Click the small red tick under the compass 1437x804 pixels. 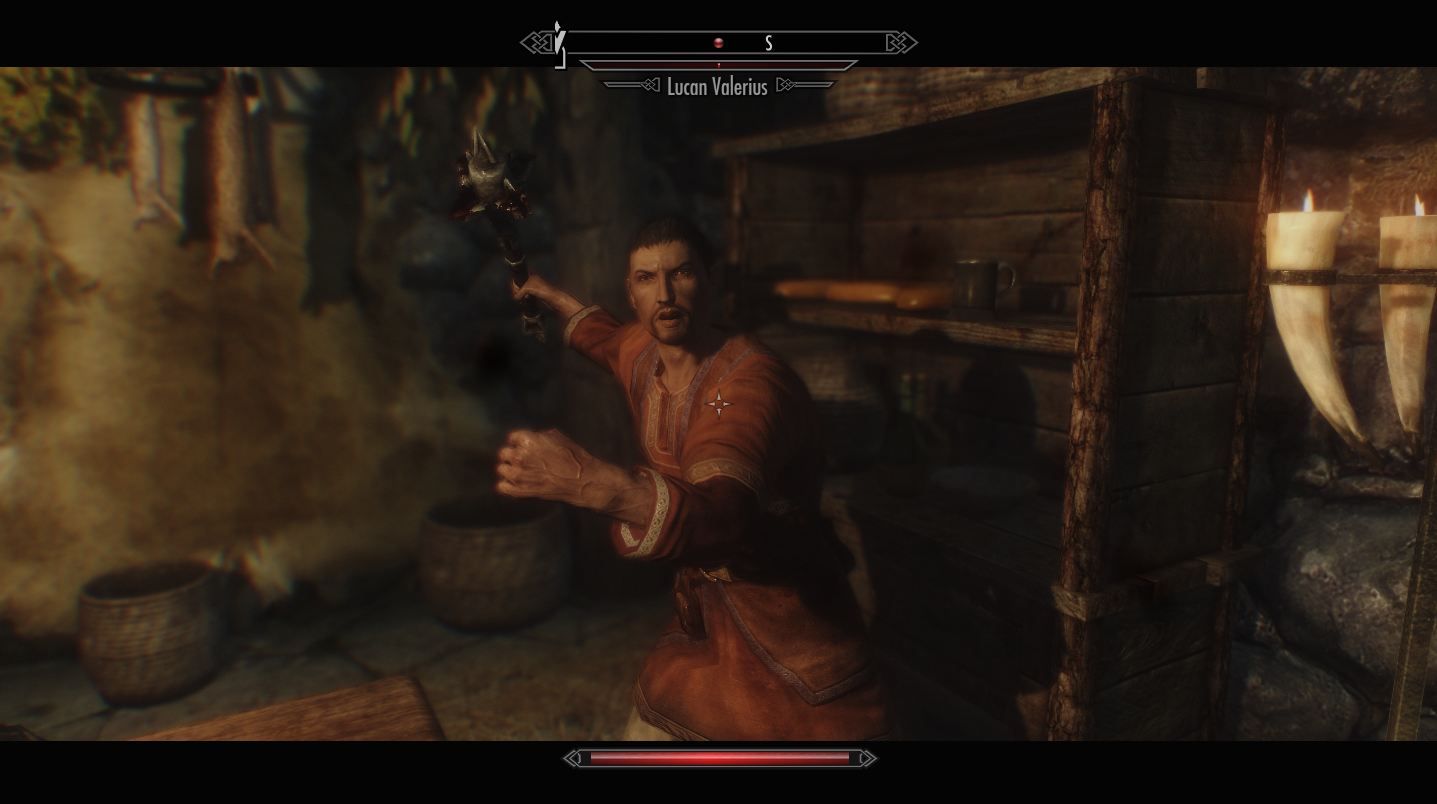pos(717,64)
